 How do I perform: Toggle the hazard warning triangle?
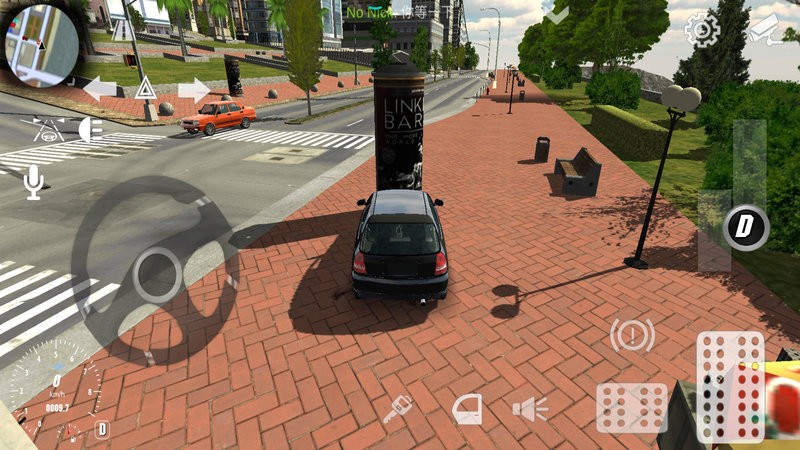click(x=145, y=89)
